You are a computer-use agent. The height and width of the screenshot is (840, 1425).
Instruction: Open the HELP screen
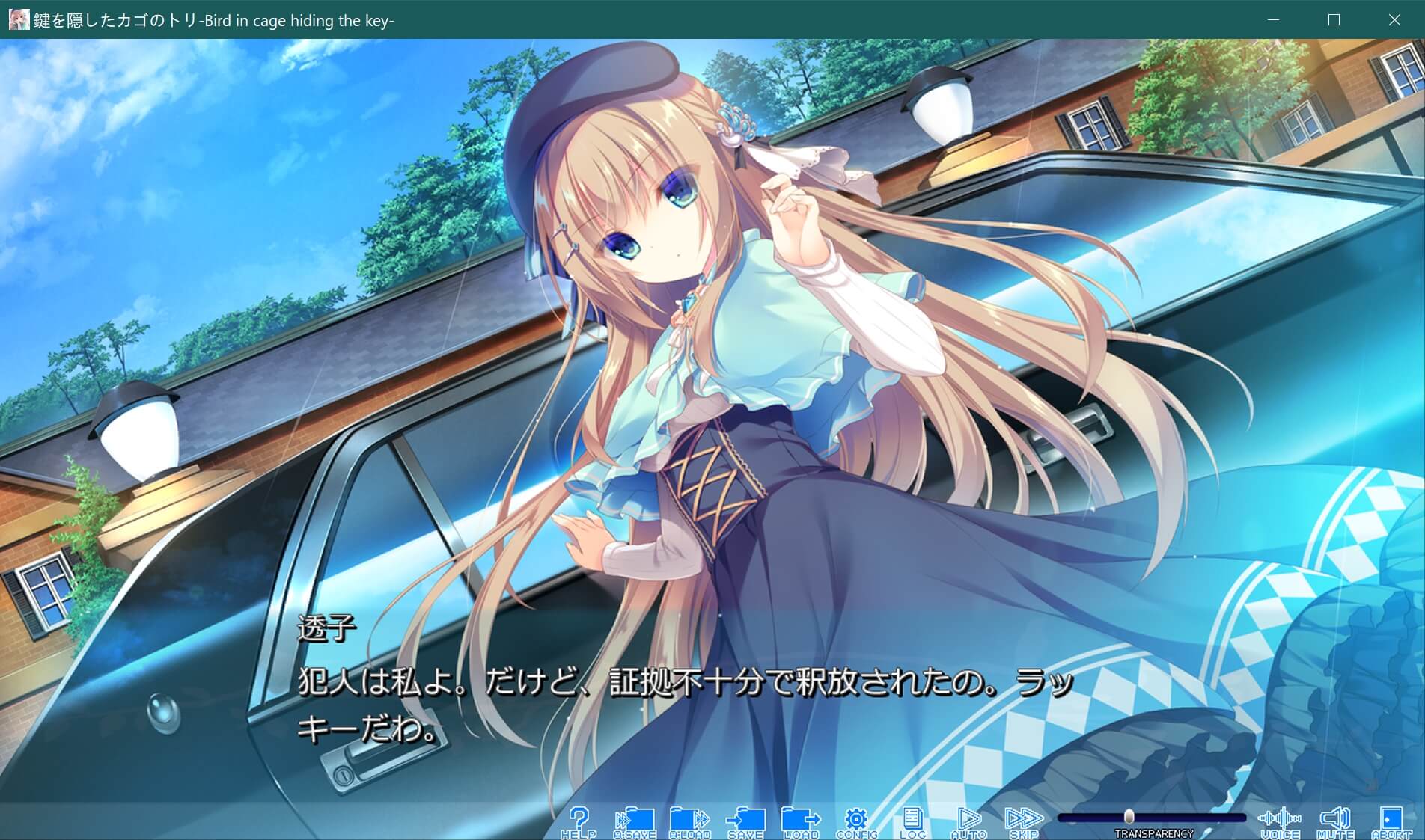pyautogui.click(x=580, y=820)
